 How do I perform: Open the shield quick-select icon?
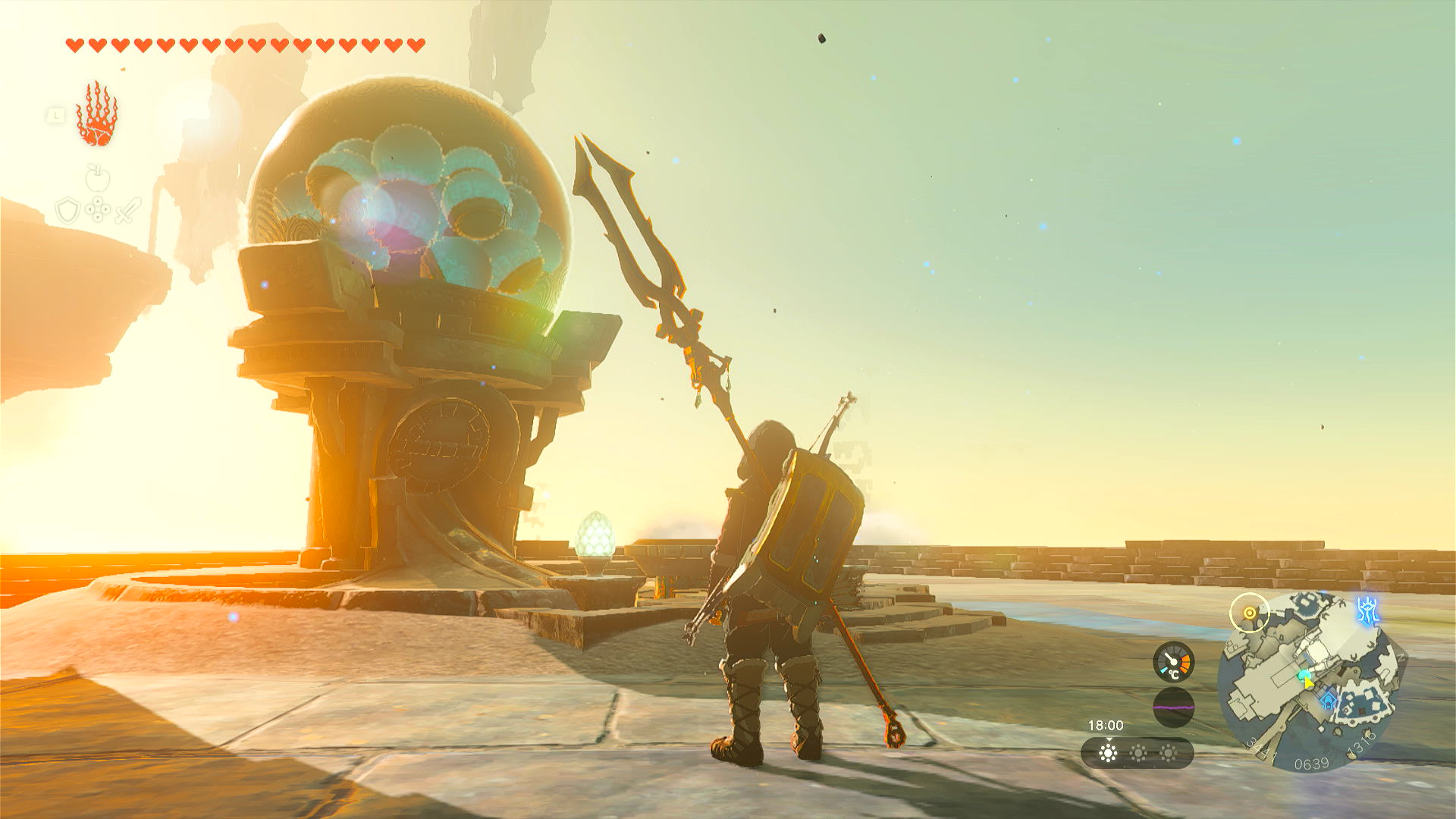point(67,210)
